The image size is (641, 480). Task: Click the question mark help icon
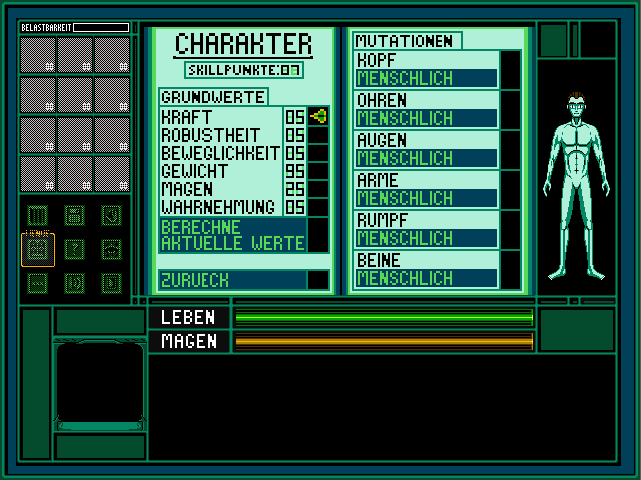74,248
